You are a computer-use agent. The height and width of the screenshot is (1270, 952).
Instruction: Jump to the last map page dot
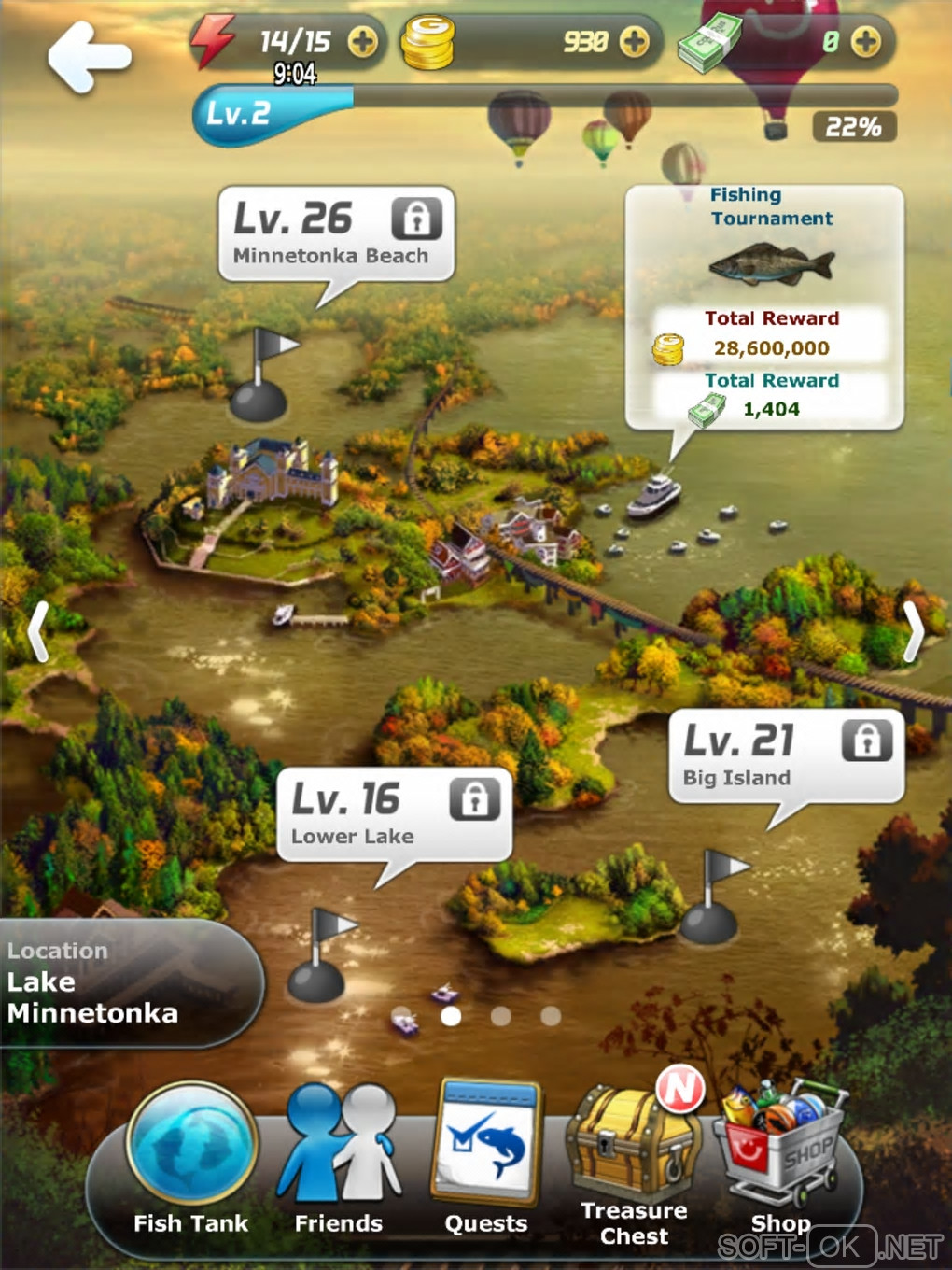(551, 1016)
